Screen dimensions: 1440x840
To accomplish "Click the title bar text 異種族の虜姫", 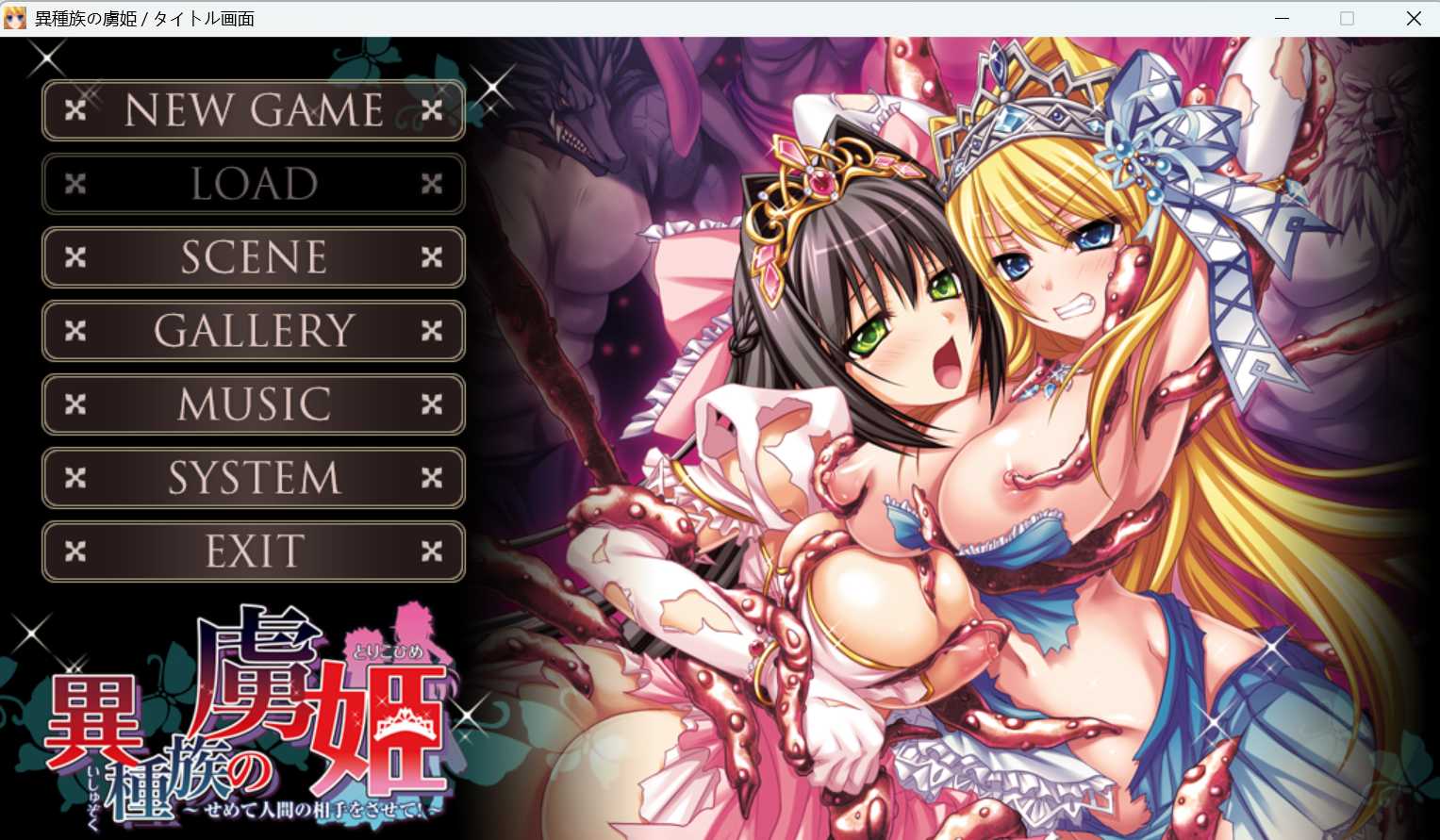I will (85, 18).
